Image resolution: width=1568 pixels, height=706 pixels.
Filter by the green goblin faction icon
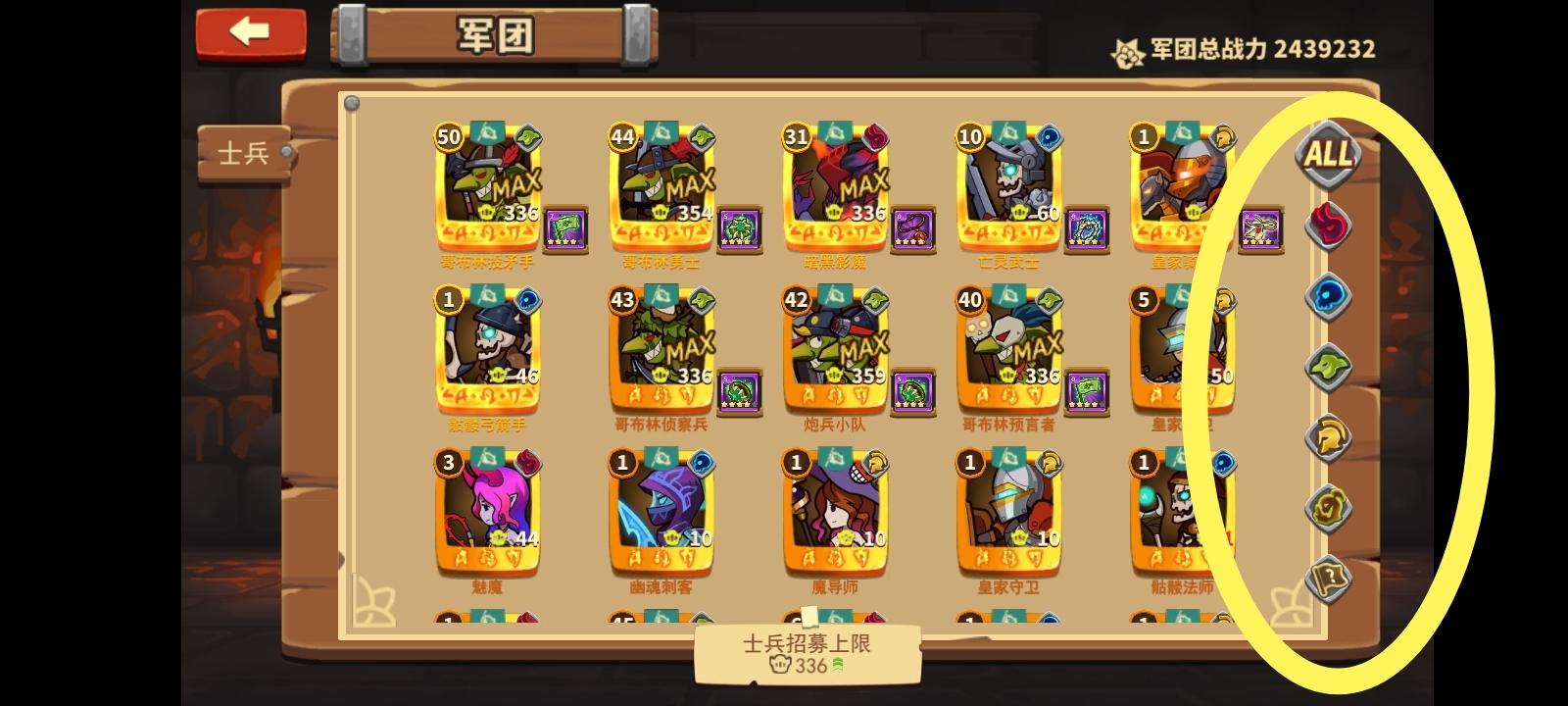coord(1330,369)
